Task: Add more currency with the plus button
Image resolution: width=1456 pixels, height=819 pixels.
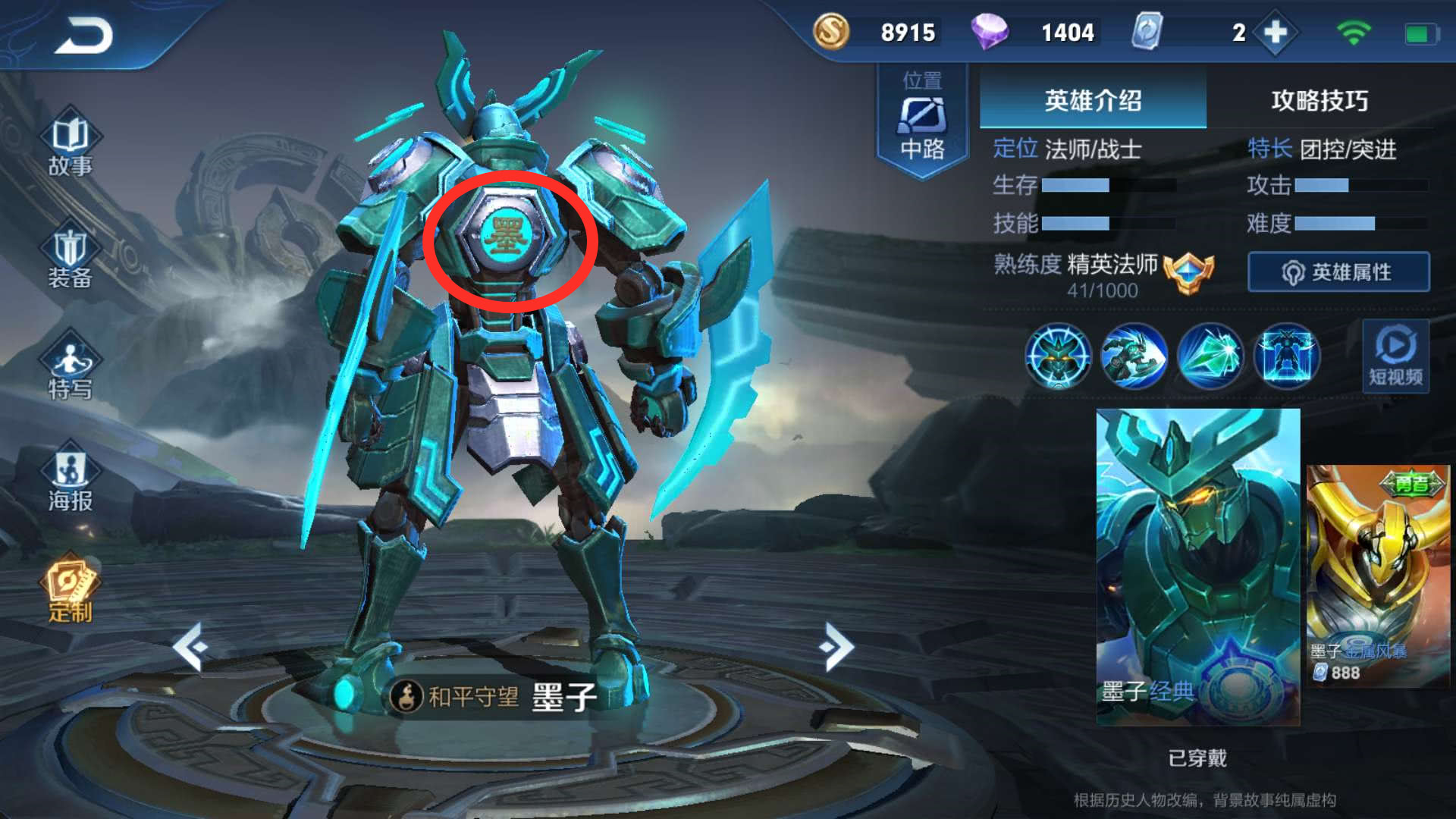Action: tap(1276, 33)
